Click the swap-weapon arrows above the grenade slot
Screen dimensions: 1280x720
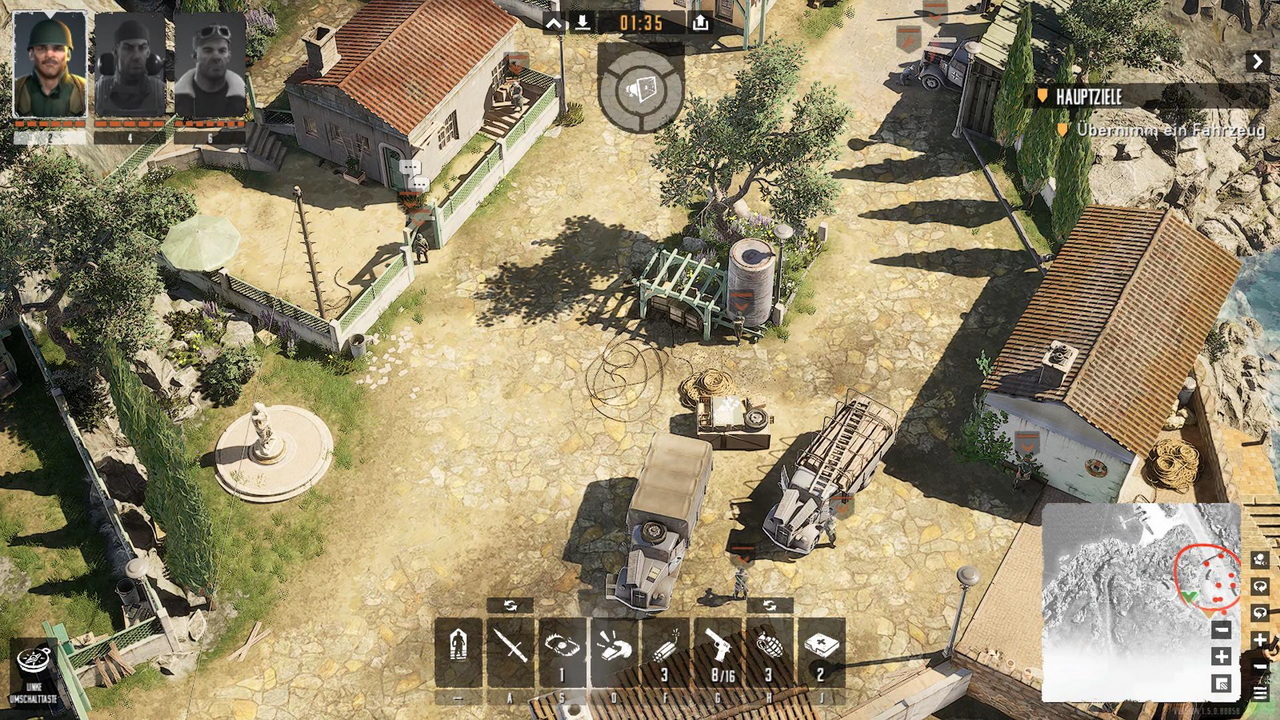click(x=768, y=604)
